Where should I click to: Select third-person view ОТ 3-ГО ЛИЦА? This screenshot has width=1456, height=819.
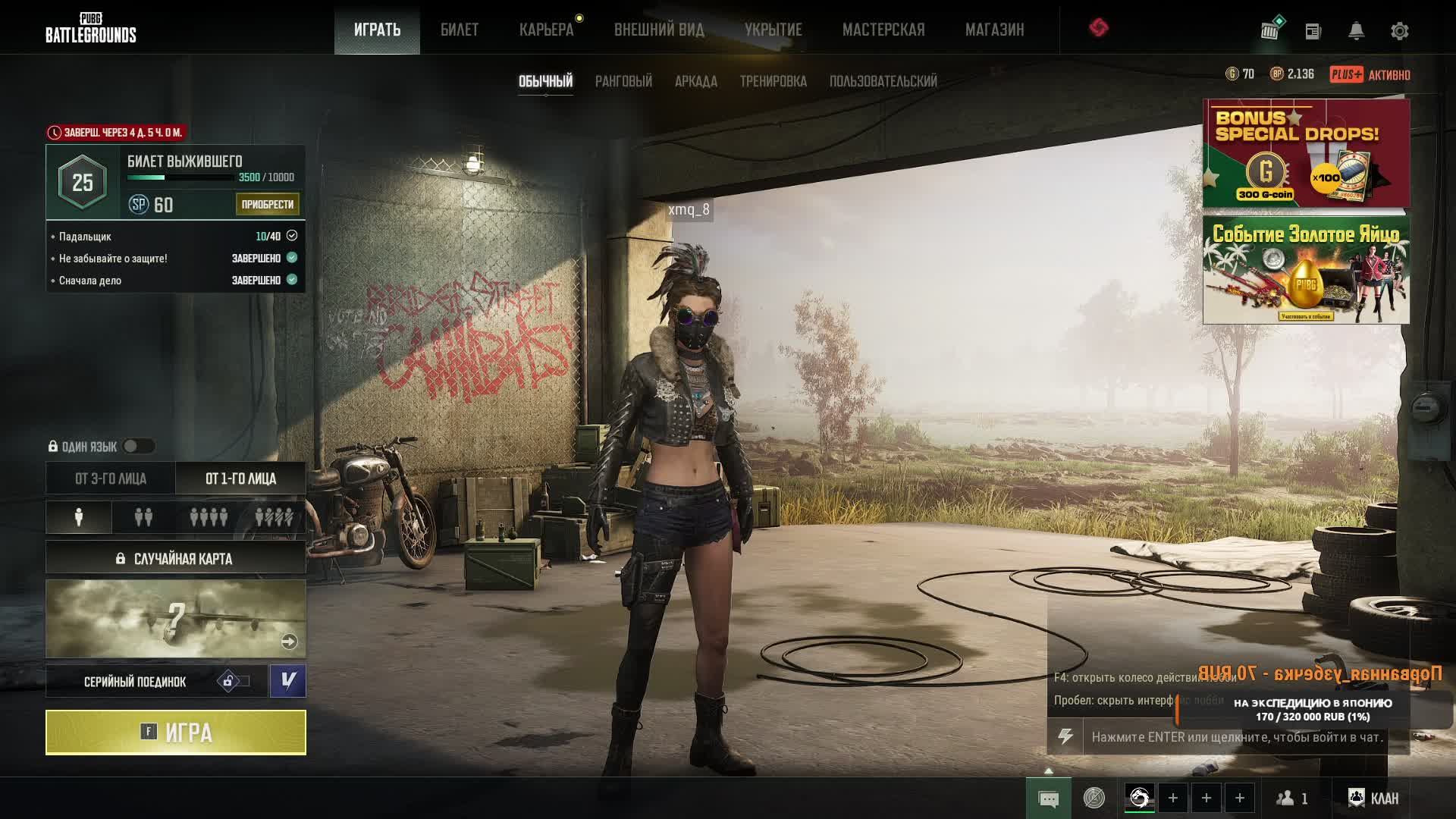(111, 479)
